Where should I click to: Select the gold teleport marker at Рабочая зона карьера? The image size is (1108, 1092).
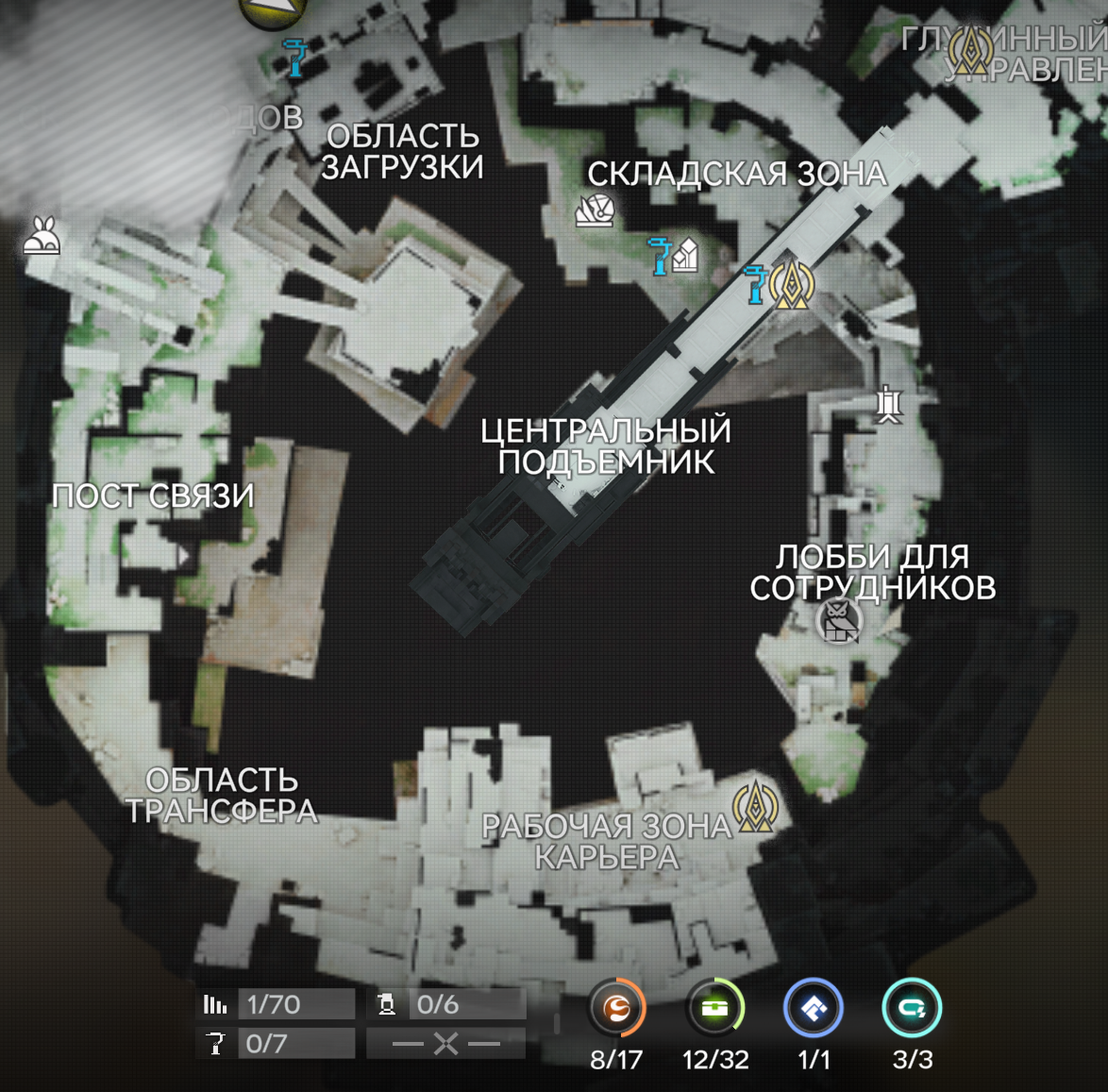coord(755,805)
